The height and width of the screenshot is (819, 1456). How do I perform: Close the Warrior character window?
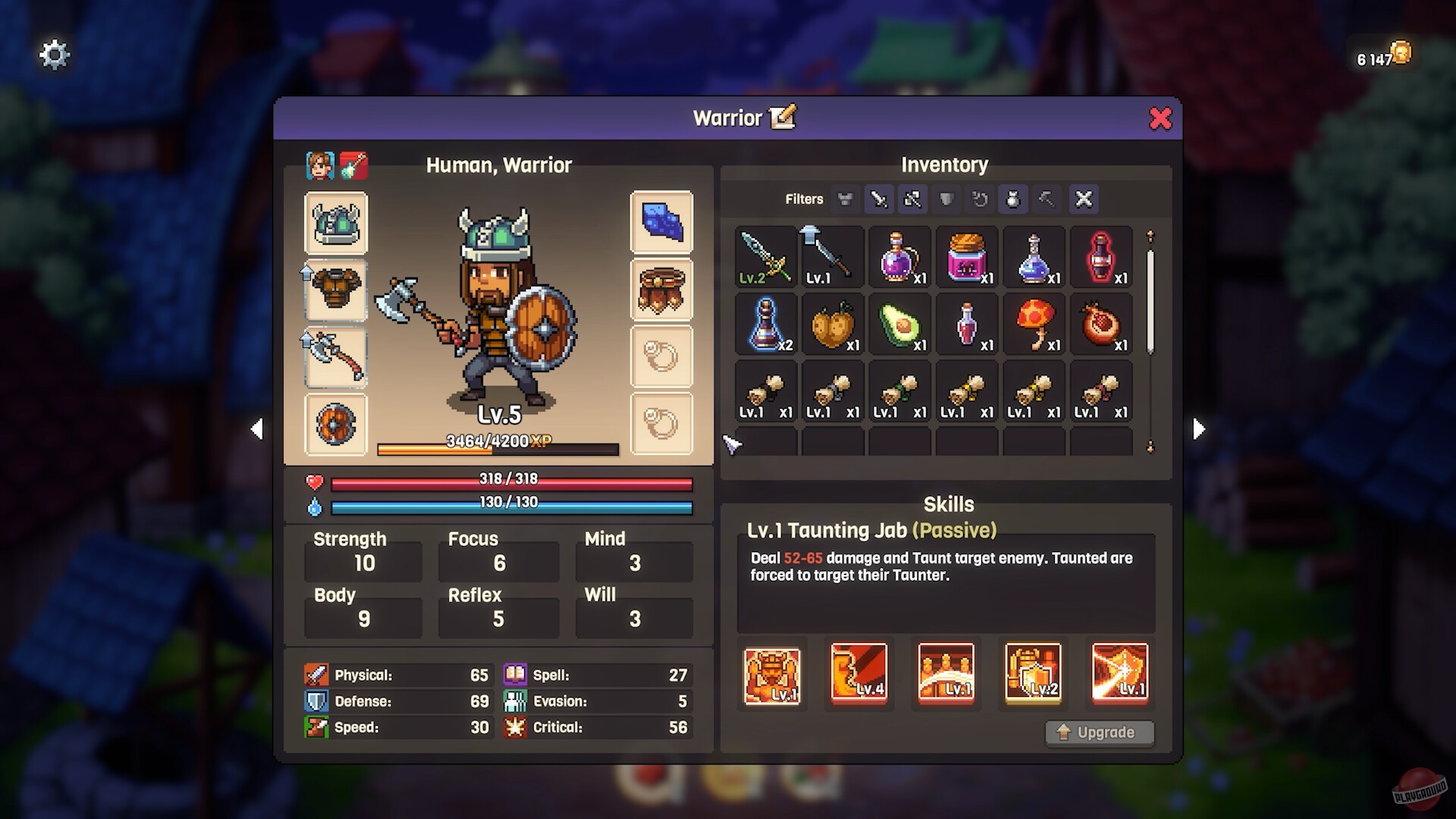(1159, 118)
